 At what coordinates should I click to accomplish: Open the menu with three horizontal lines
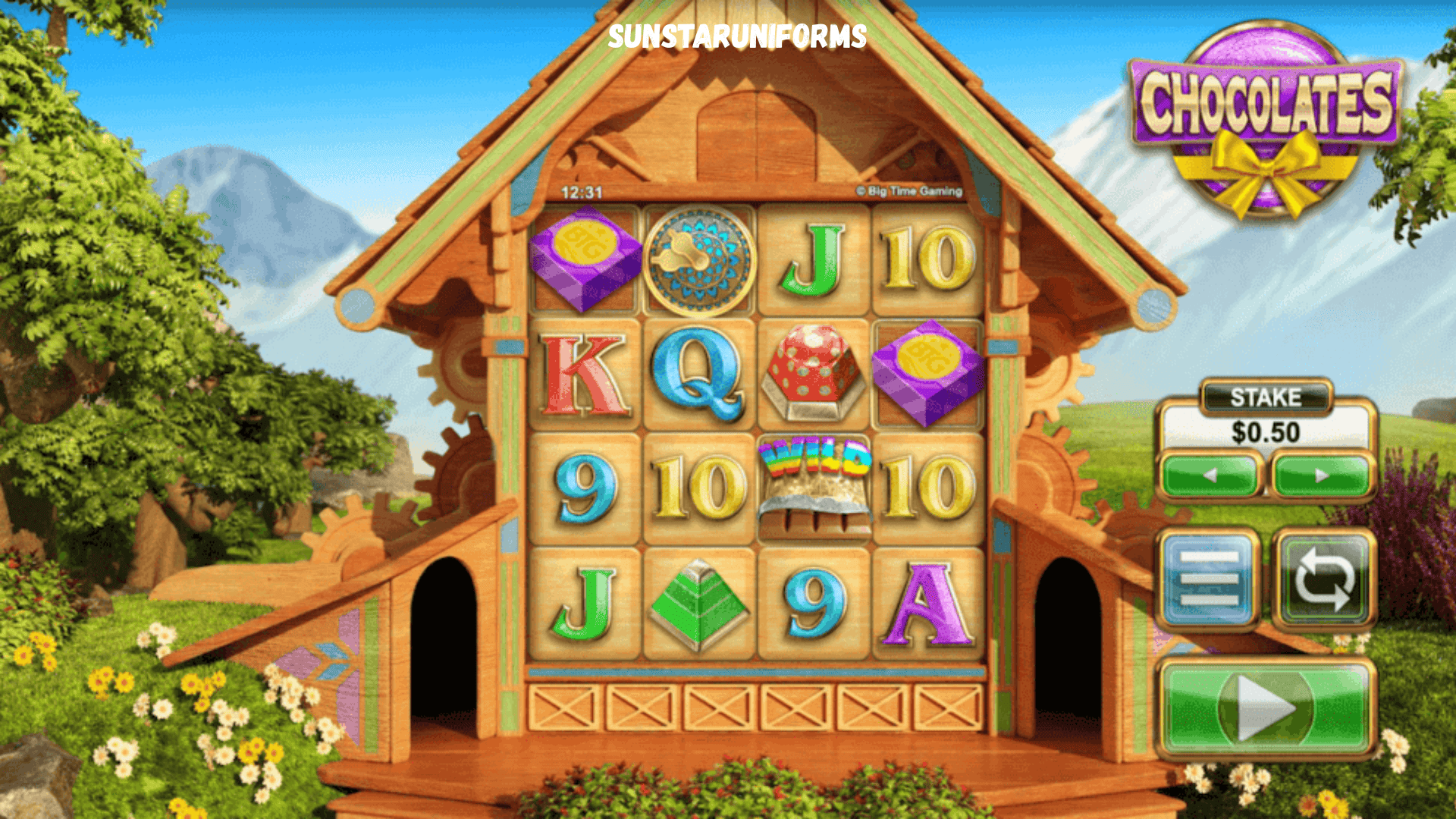(x=1210, y=580)
